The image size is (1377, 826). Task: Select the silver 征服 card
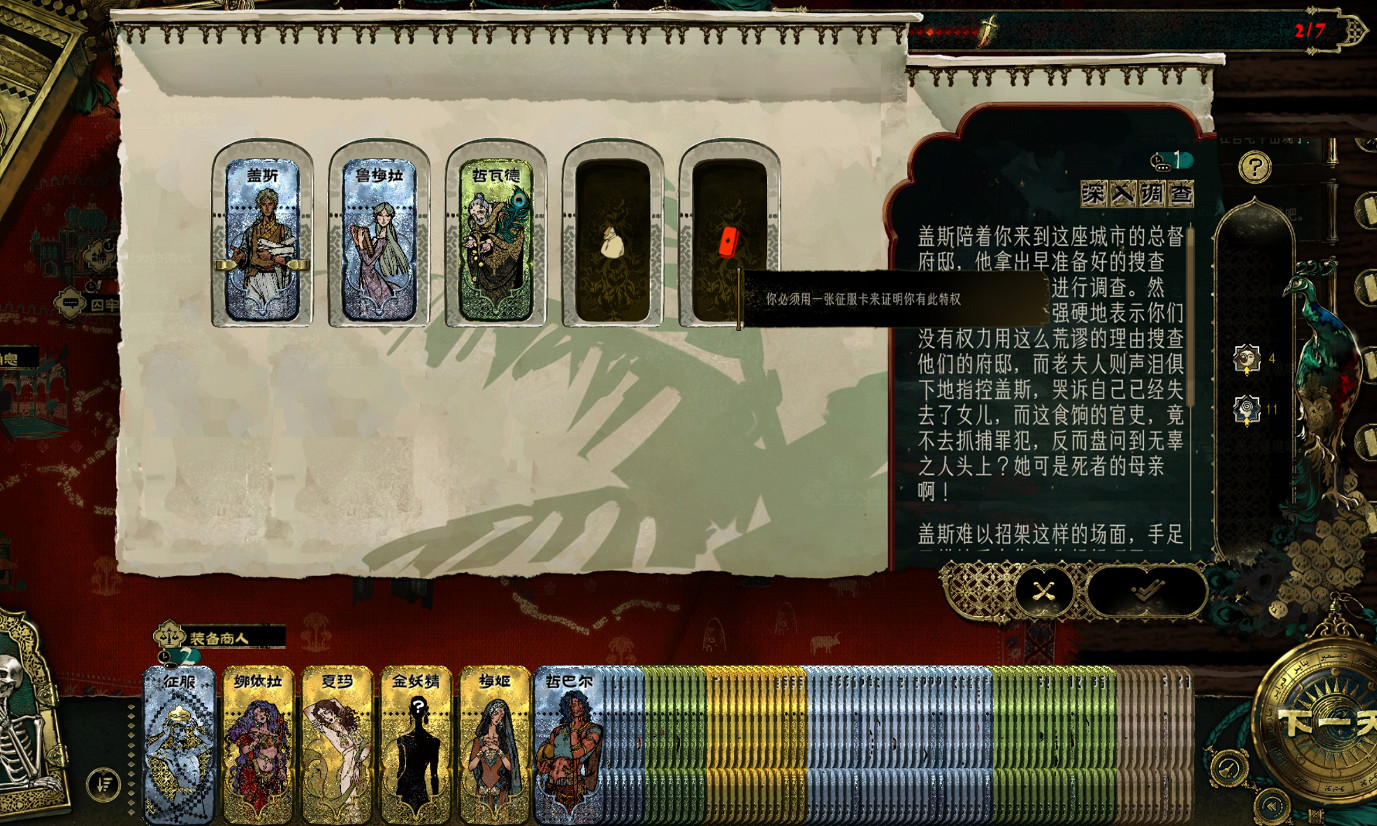tap(177, 744)
